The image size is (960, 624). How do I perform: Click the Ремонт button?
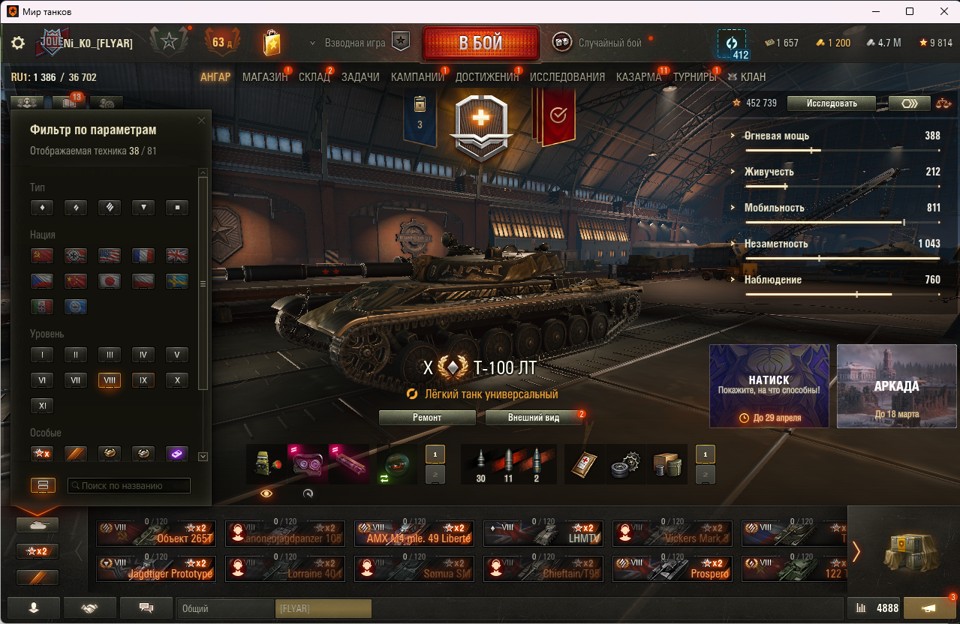click(x=427, y=417)
